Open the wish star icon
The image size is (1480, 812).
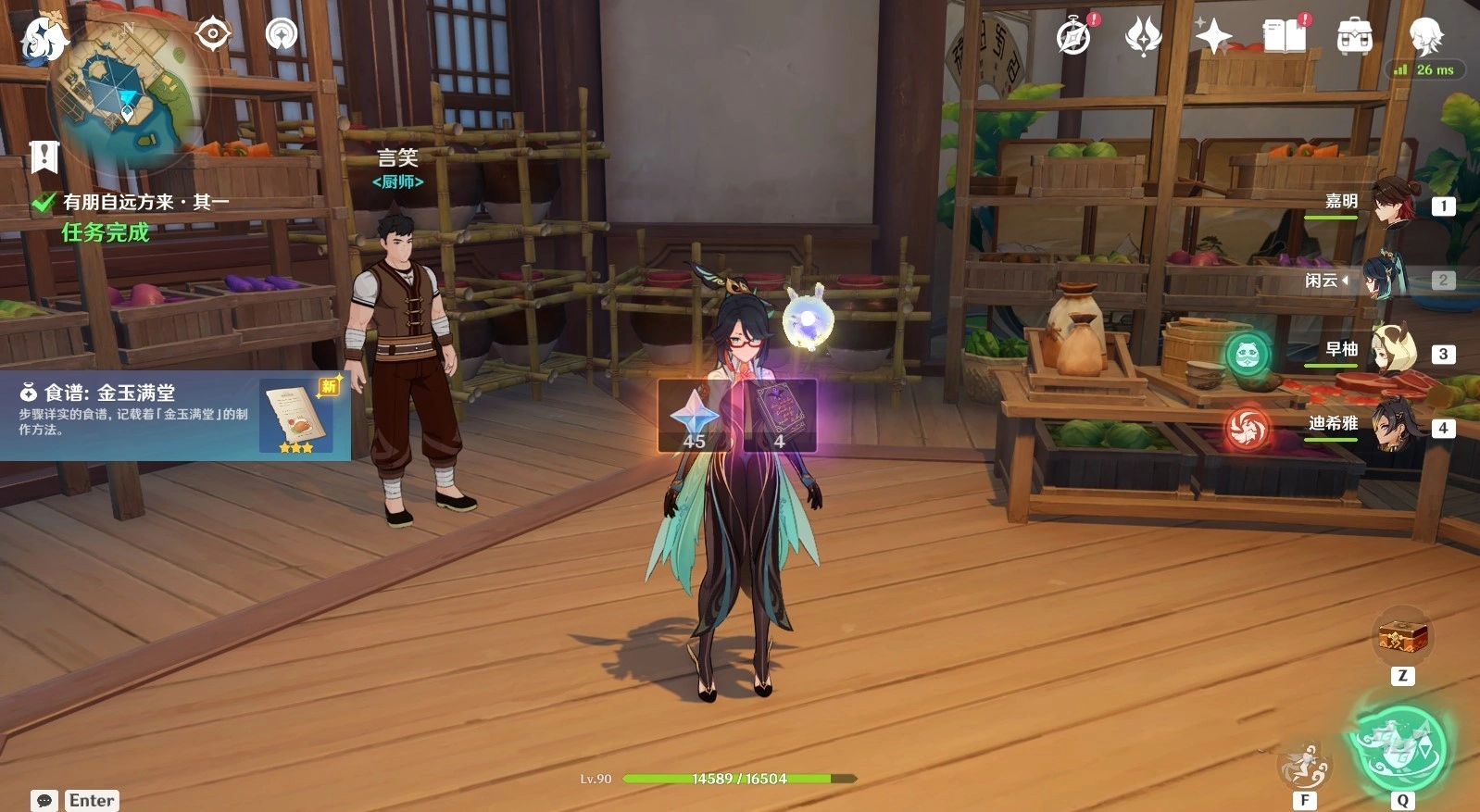1213,37
